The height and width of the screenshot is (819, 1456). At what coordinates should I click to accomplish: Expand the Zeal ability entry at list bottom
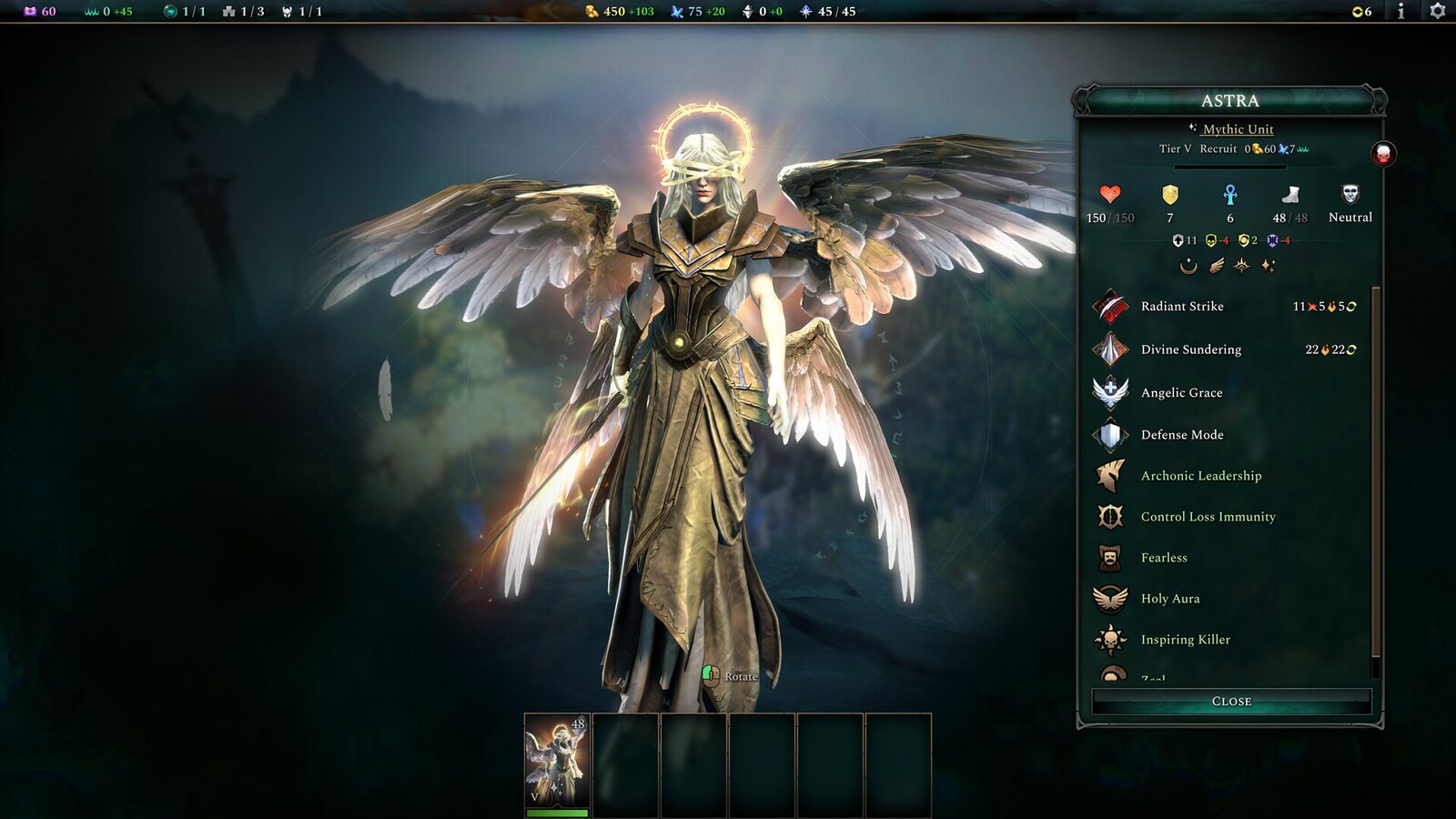[x=1110, y=675]
